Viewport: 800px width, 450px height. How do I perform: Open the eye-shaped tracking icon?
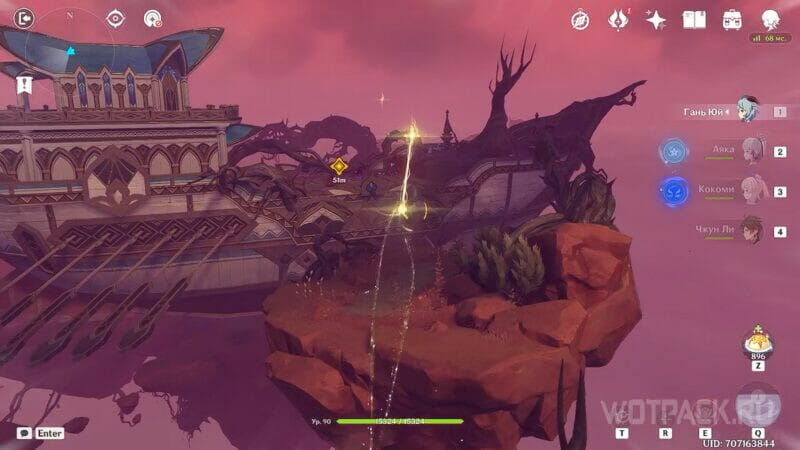(x=115, y=17)
